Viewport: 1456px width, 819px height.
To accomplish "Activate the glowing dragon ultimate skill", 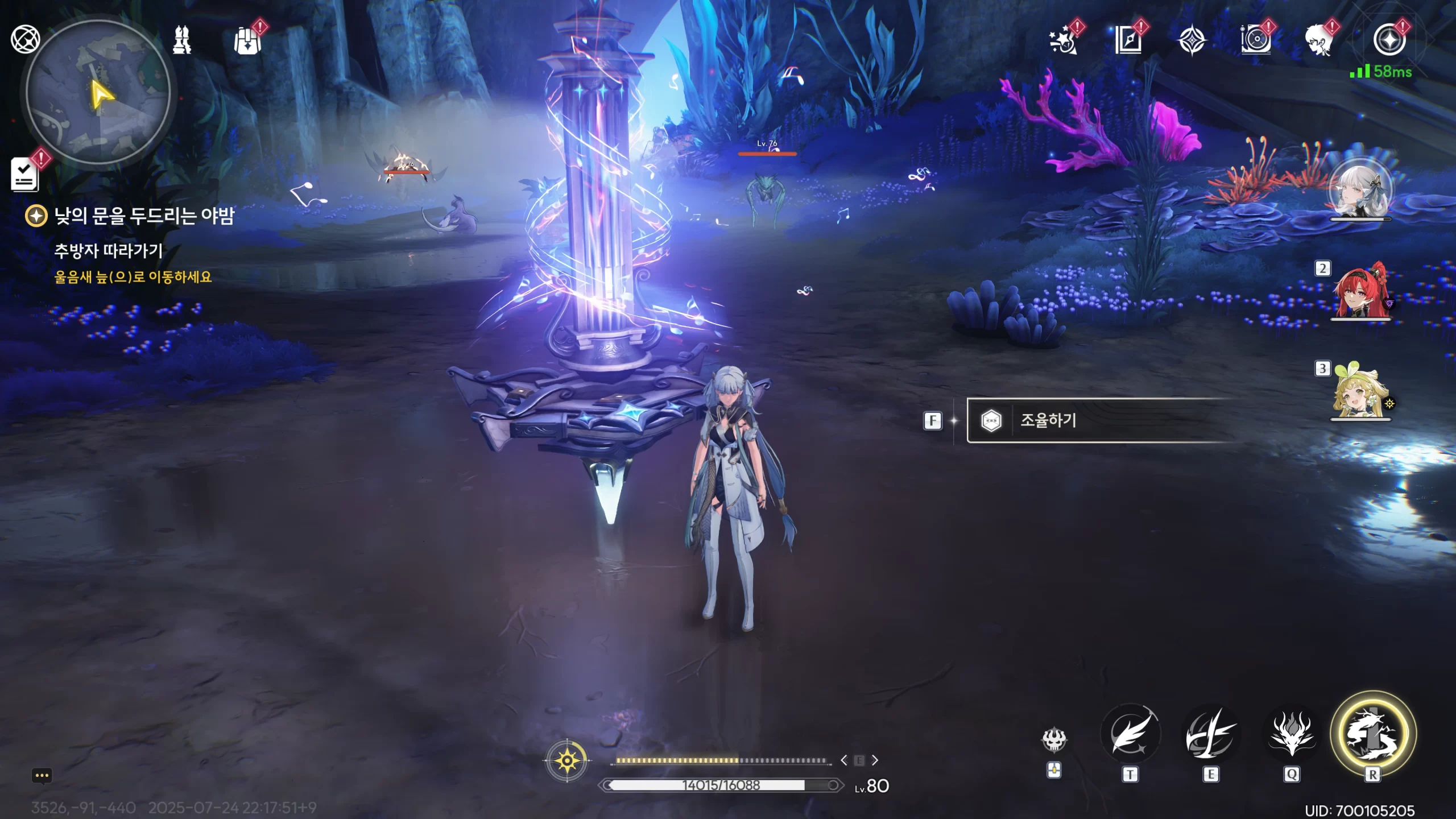I will pyautogui.click(x=1372, y=734).
